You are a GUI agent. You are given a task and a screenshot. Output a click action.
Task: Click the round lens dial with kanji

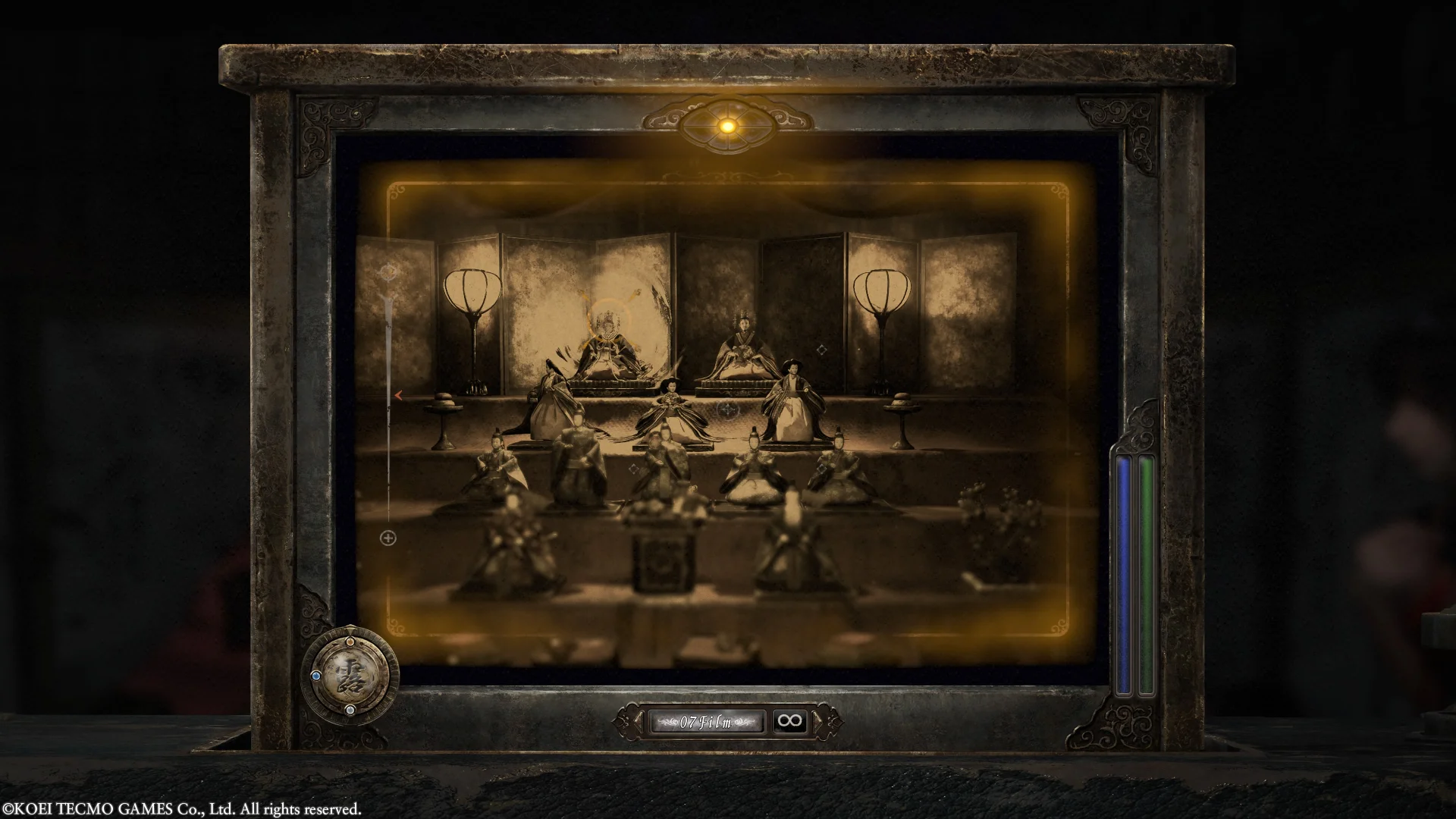coord(350,674)
